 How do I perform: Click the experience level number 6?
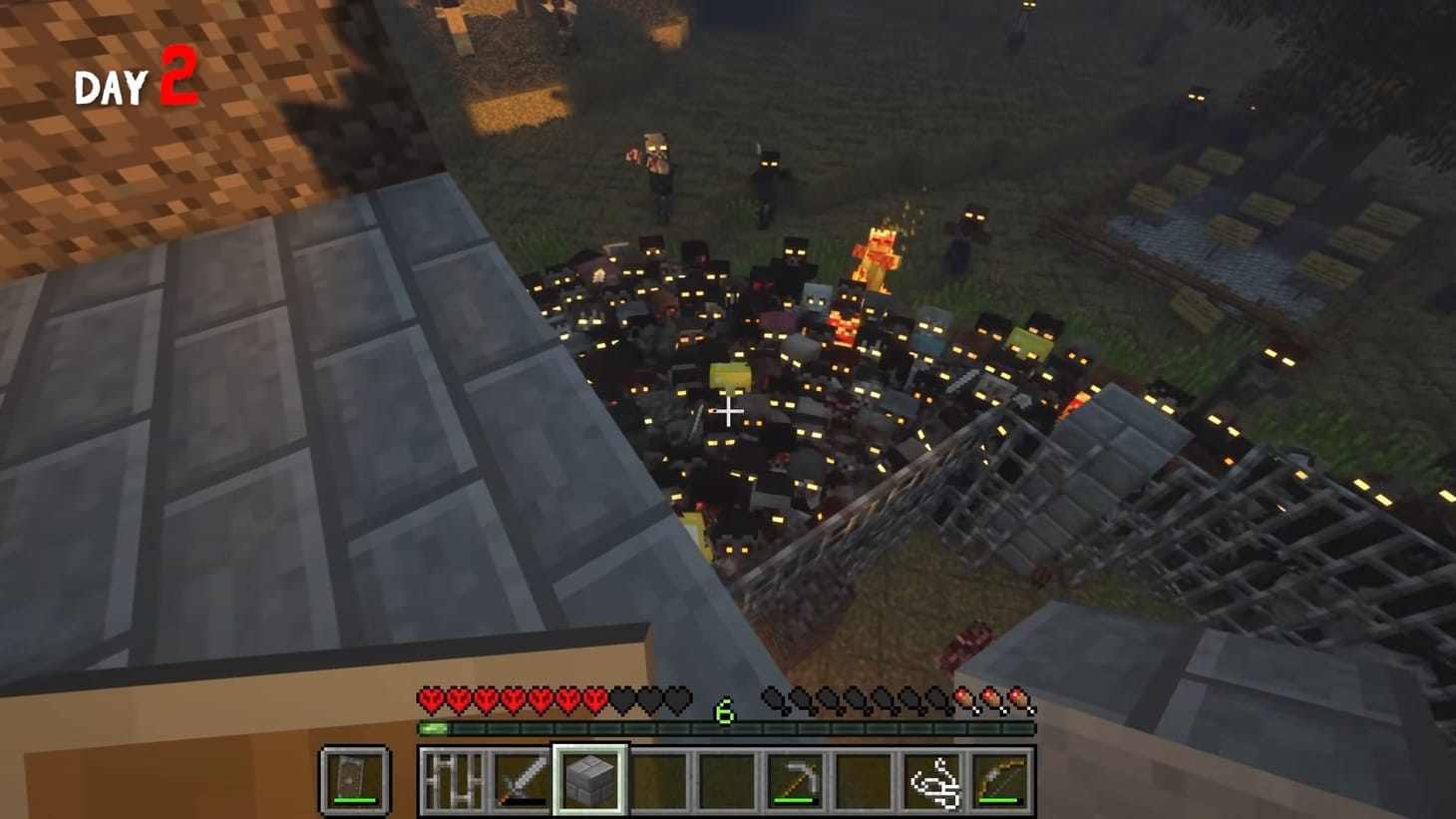coord(725,710)
